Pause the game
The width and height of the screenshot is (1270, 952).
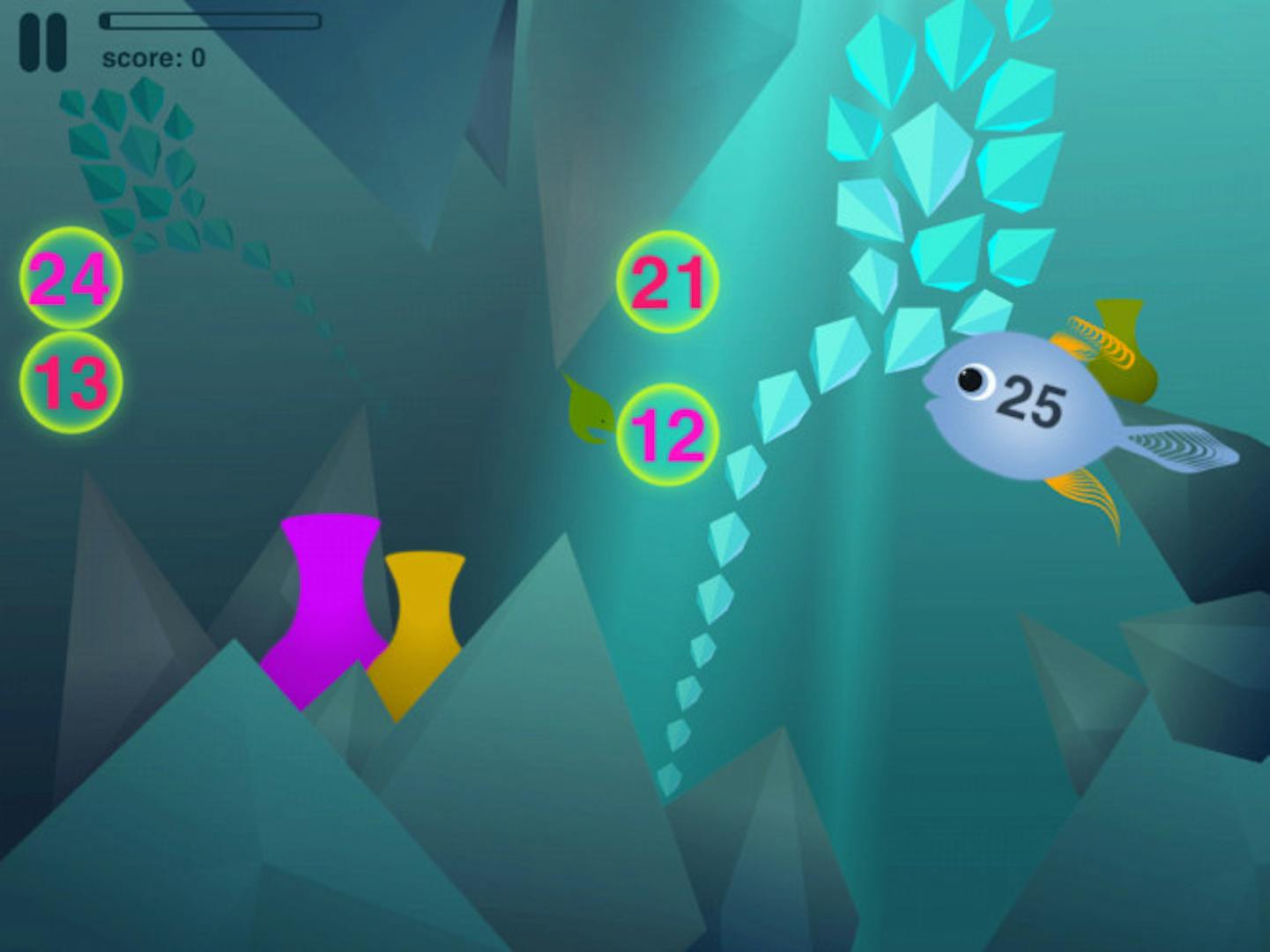click(x=42, y=42)
